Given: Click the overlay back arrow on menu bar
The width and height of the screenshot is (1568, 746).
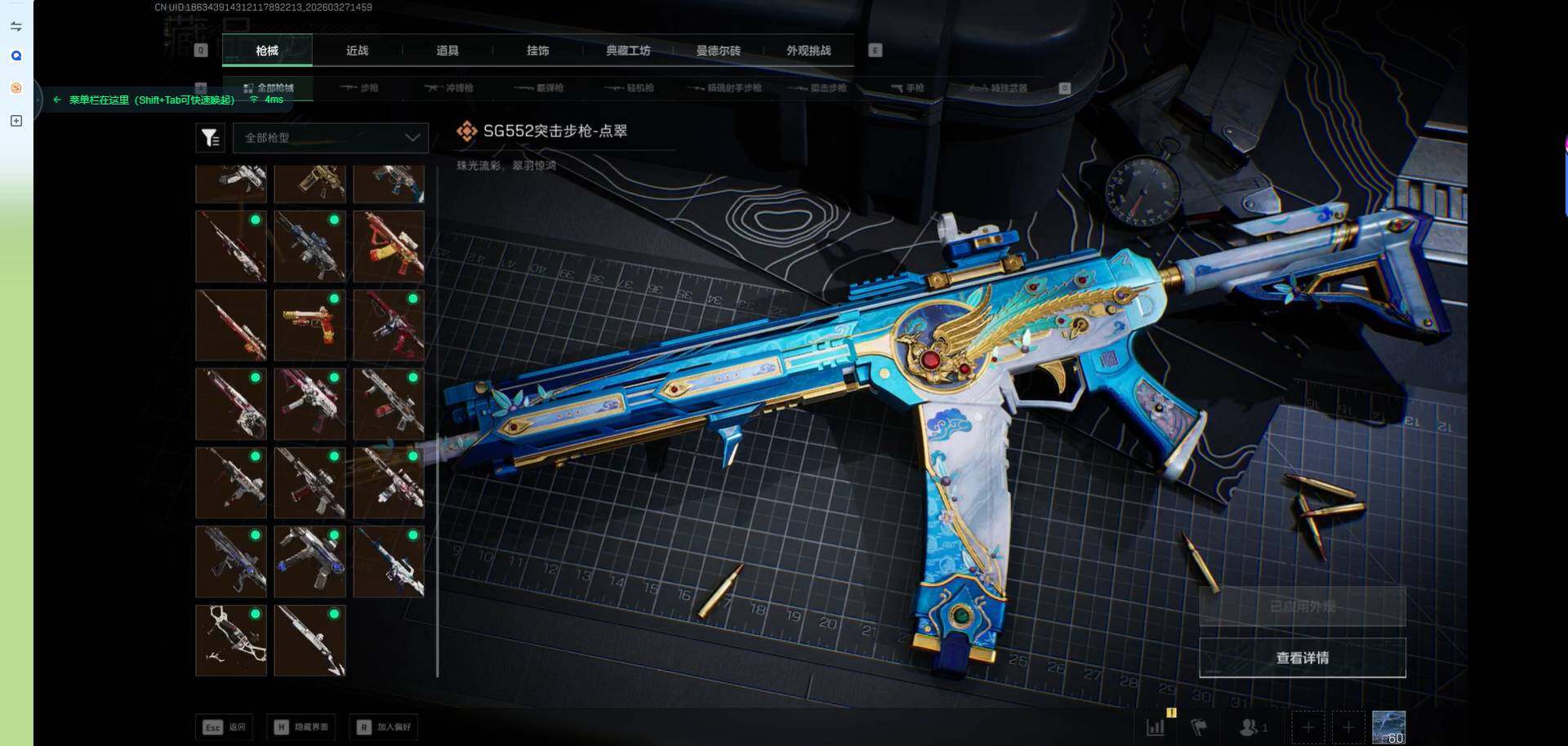Looking at the screenshot, I should click(56, 100).
